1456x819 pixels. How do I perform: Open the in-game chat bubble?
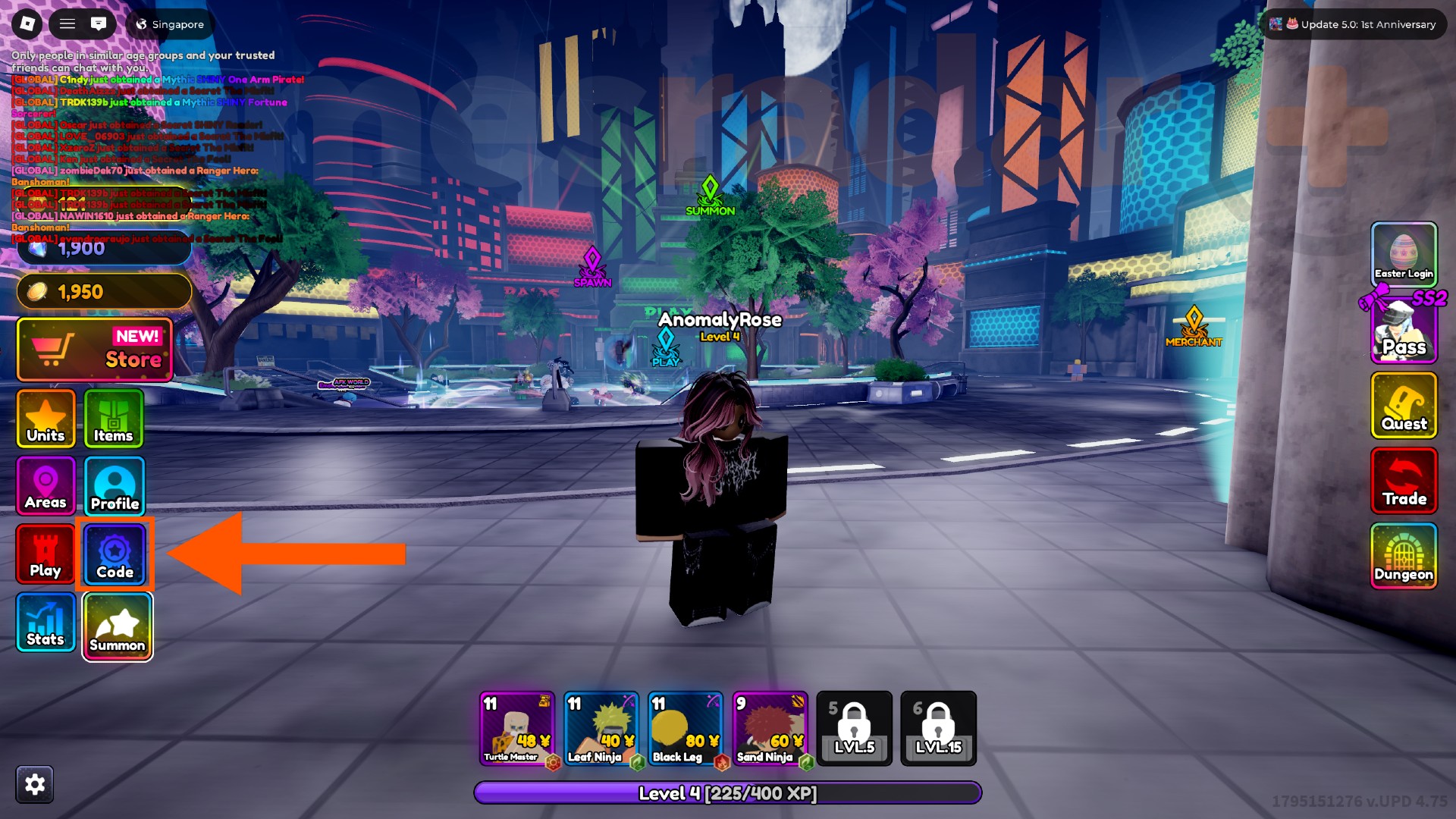(99, 24)
